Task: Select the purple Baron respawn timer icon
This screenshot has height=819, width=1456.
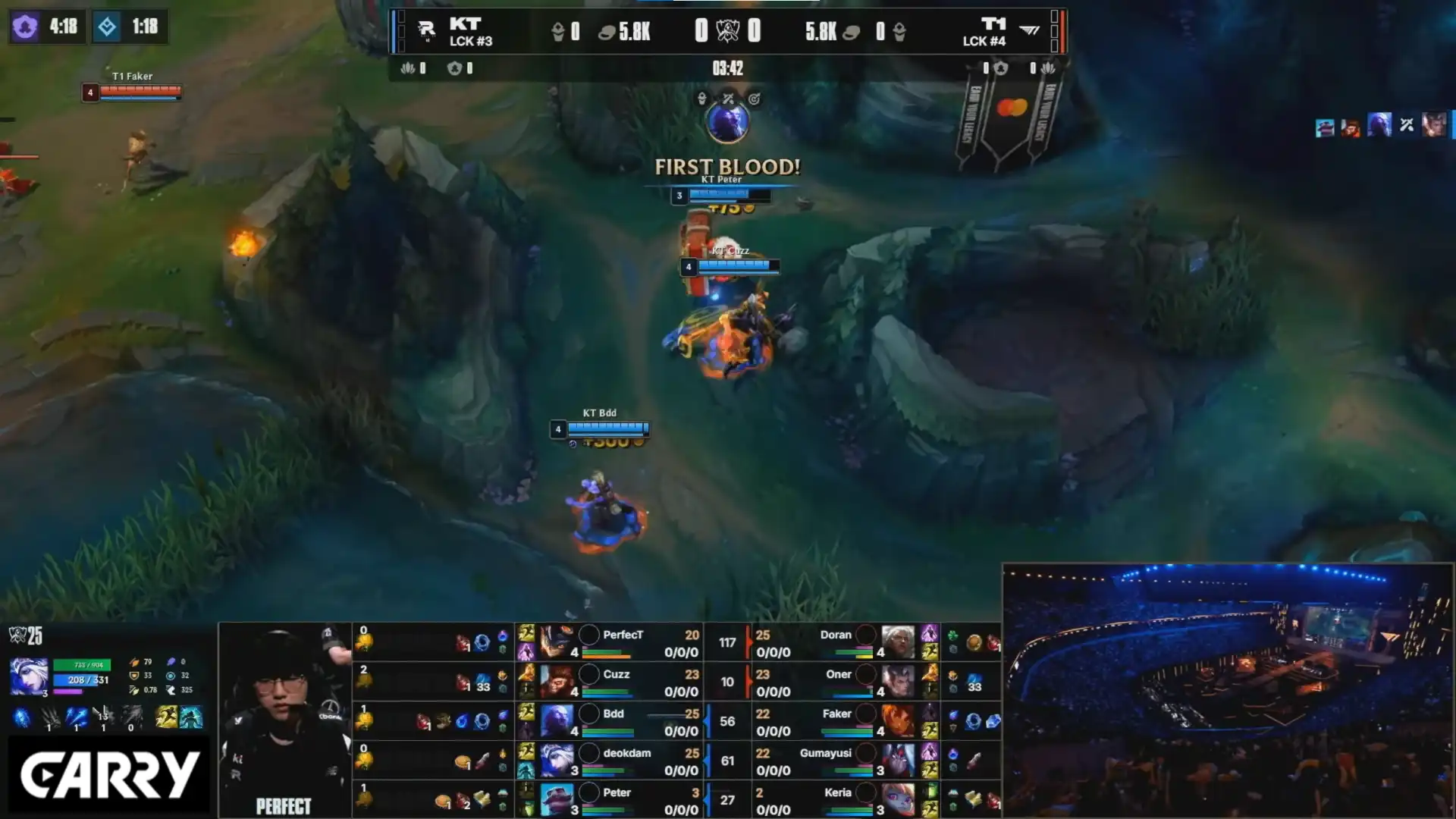Action: point(25,27)
